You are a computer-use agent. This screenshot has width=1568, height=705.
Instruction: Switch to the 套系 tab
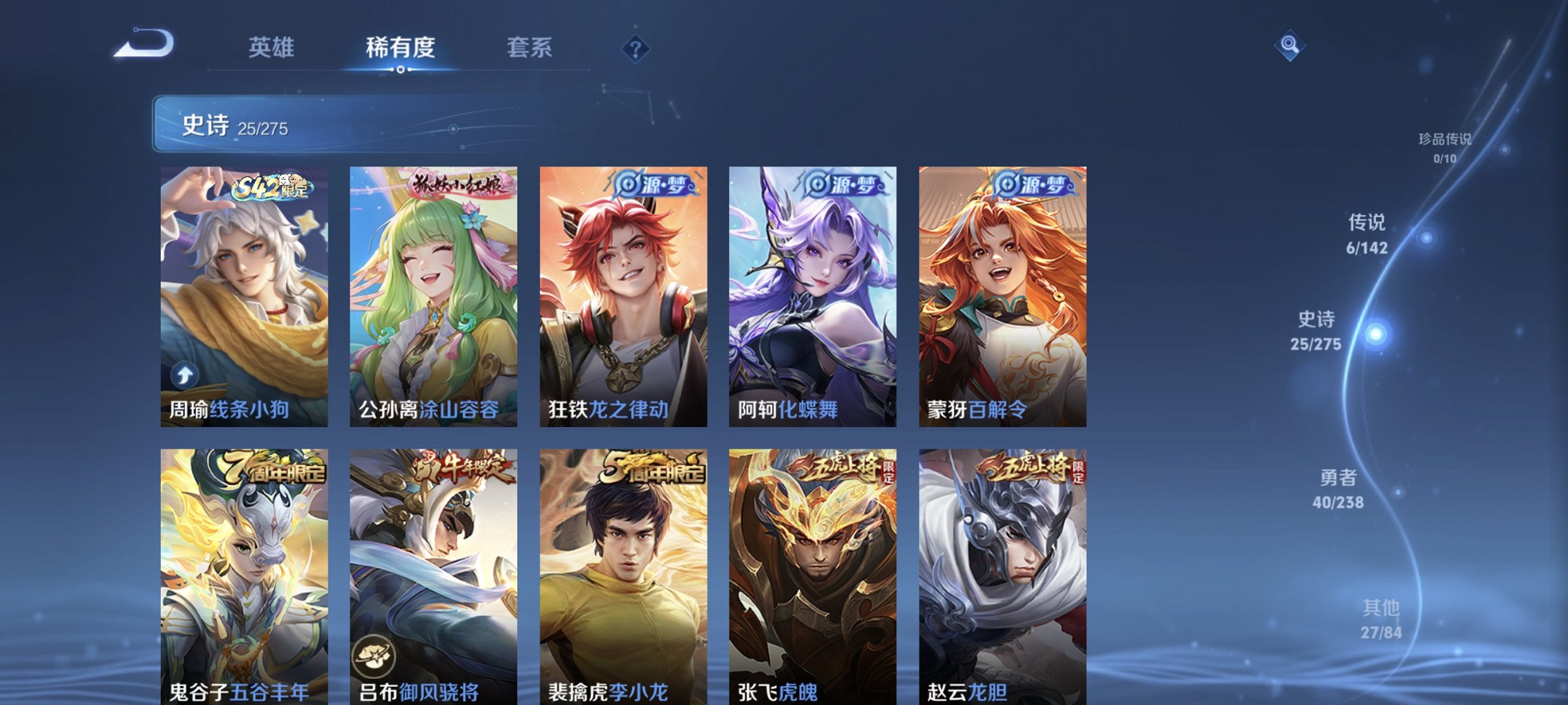click(x=528, y=47)
